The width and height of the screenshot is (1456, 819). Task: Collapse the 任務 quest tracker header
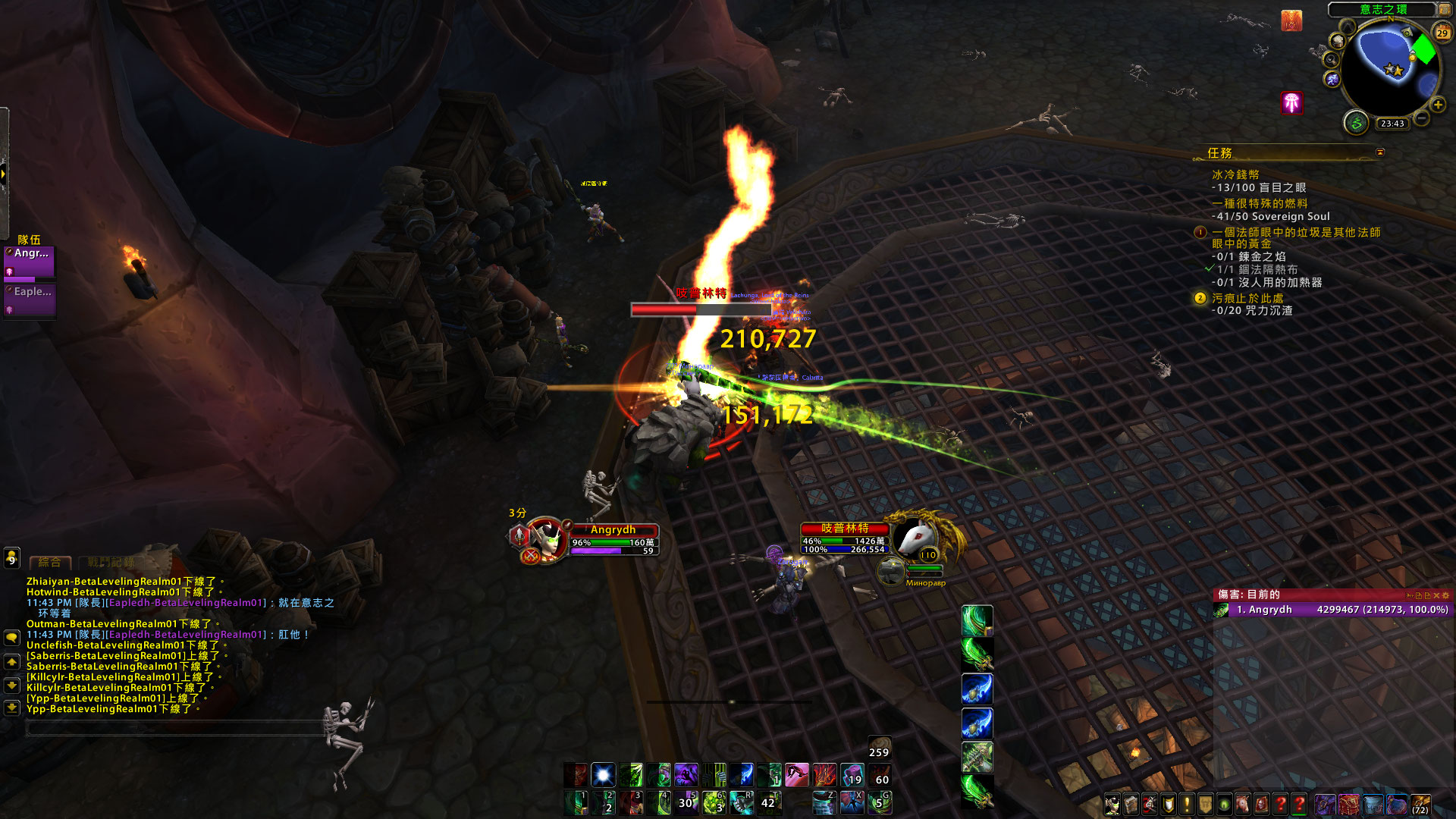point(1380,152)
